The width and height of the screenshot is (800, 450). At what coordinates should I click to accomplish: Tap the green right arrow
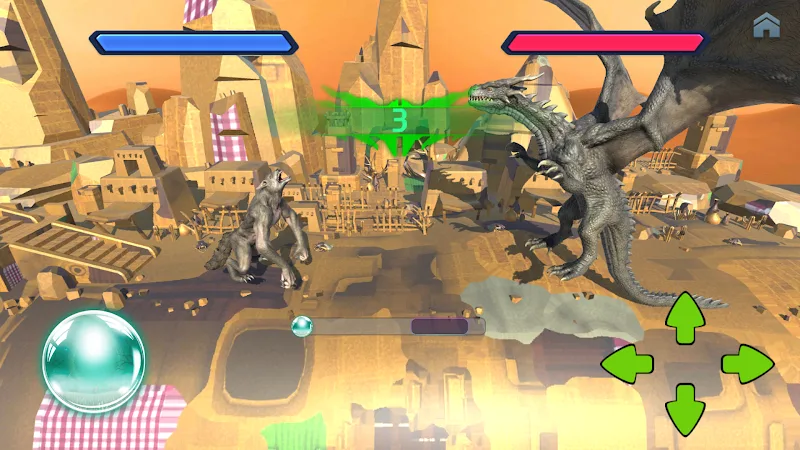point(746,364)
